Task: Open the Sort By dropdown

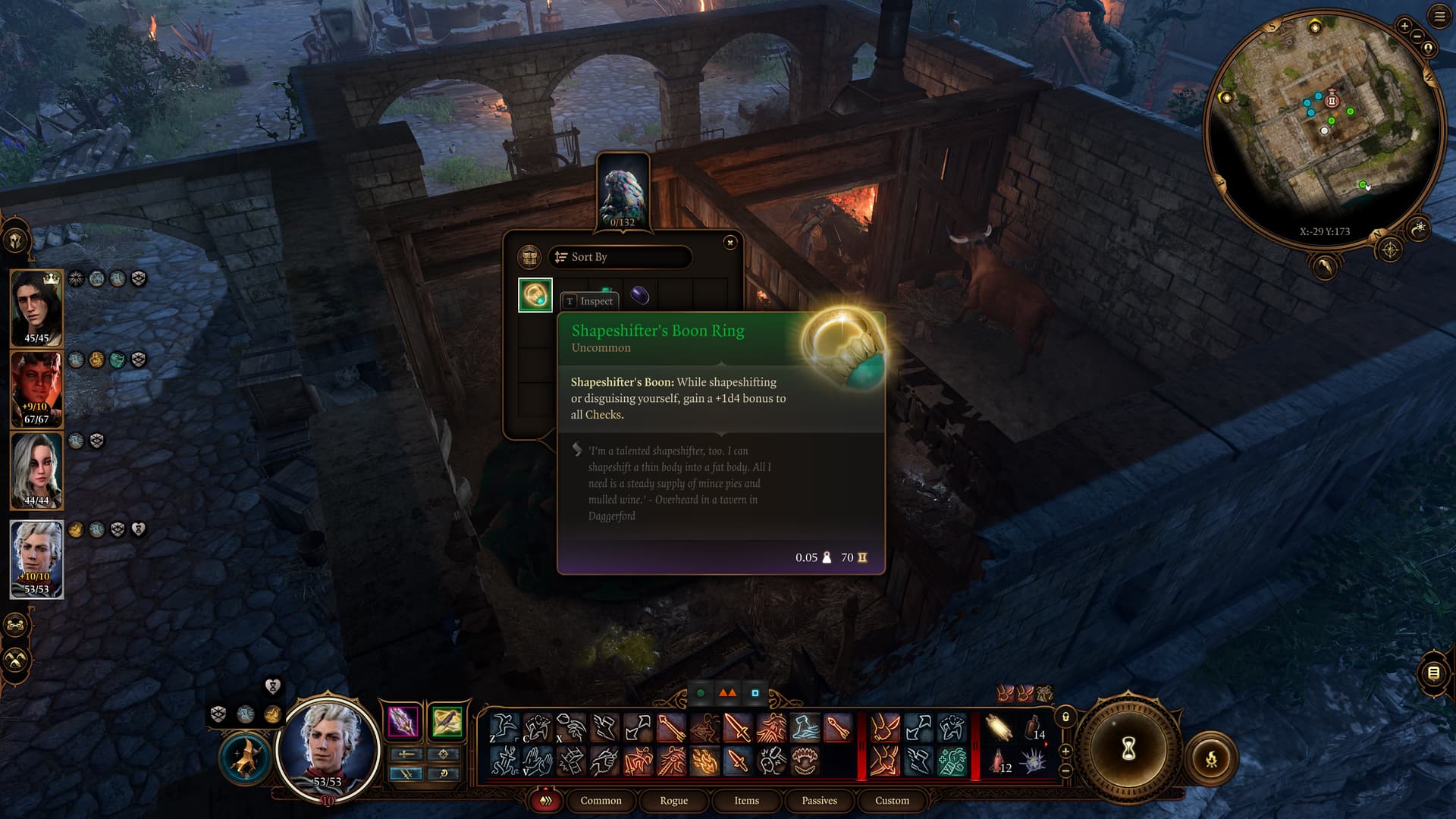Action: click(x=620, y=257)
